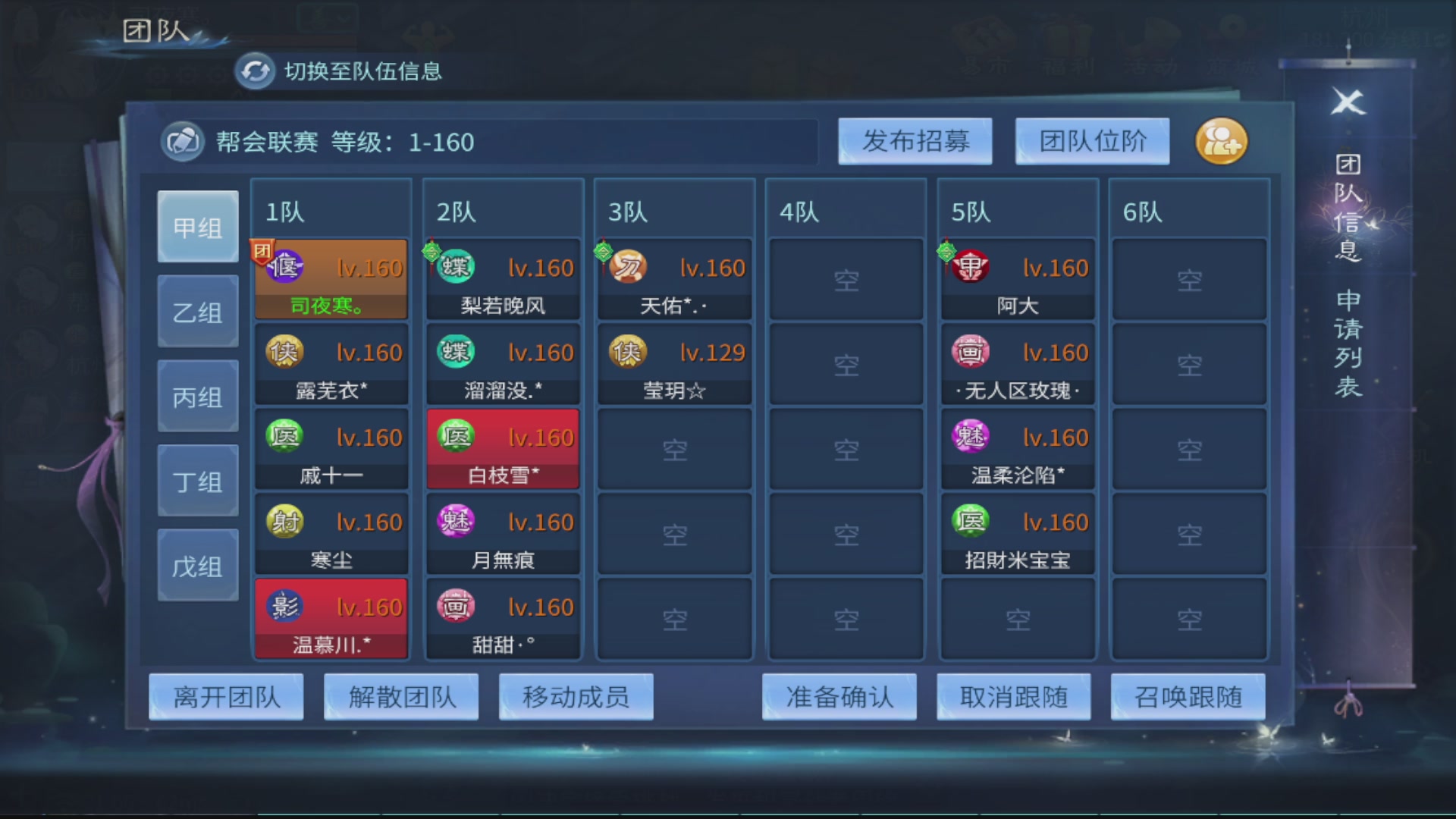Open the 团队位阶 panel
This screenshot has height=819, width=1456.
(1092, 141)
